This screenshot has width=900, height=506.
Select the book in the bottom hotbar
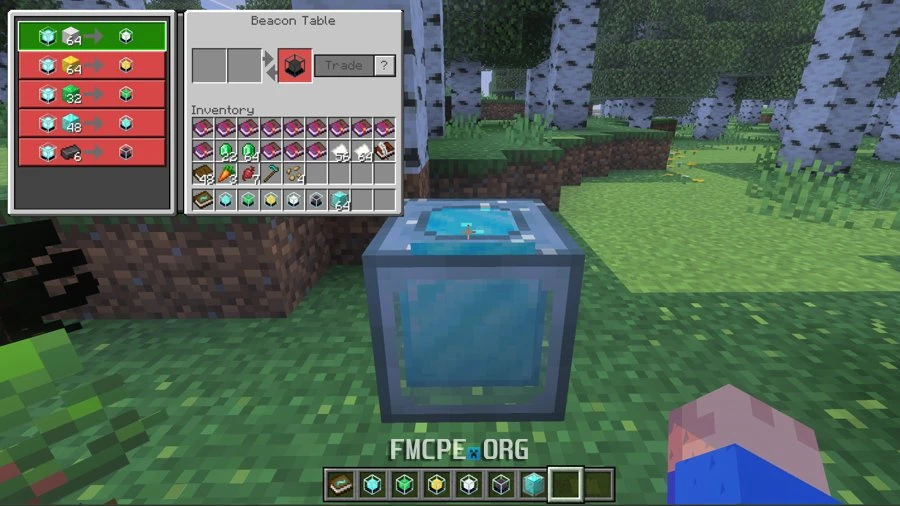tap(339, 484)
